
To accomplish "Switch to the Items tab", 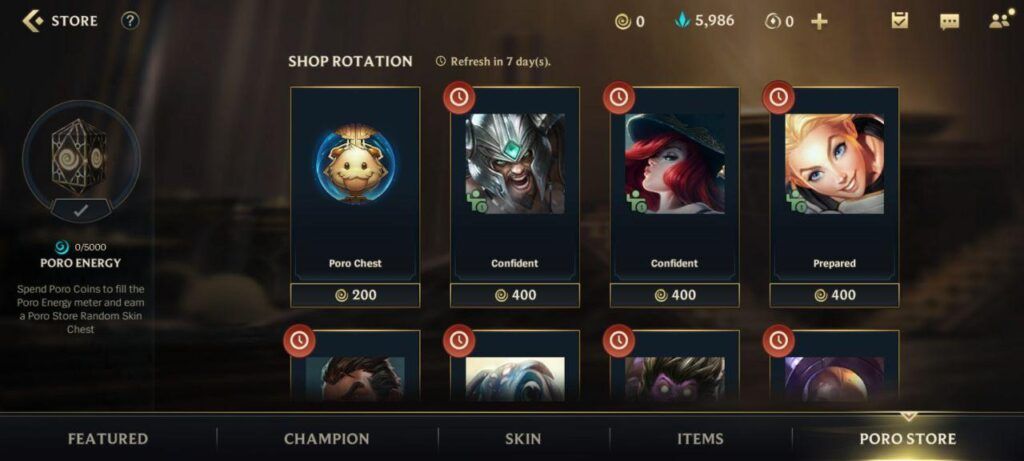I will coord(700,439).
